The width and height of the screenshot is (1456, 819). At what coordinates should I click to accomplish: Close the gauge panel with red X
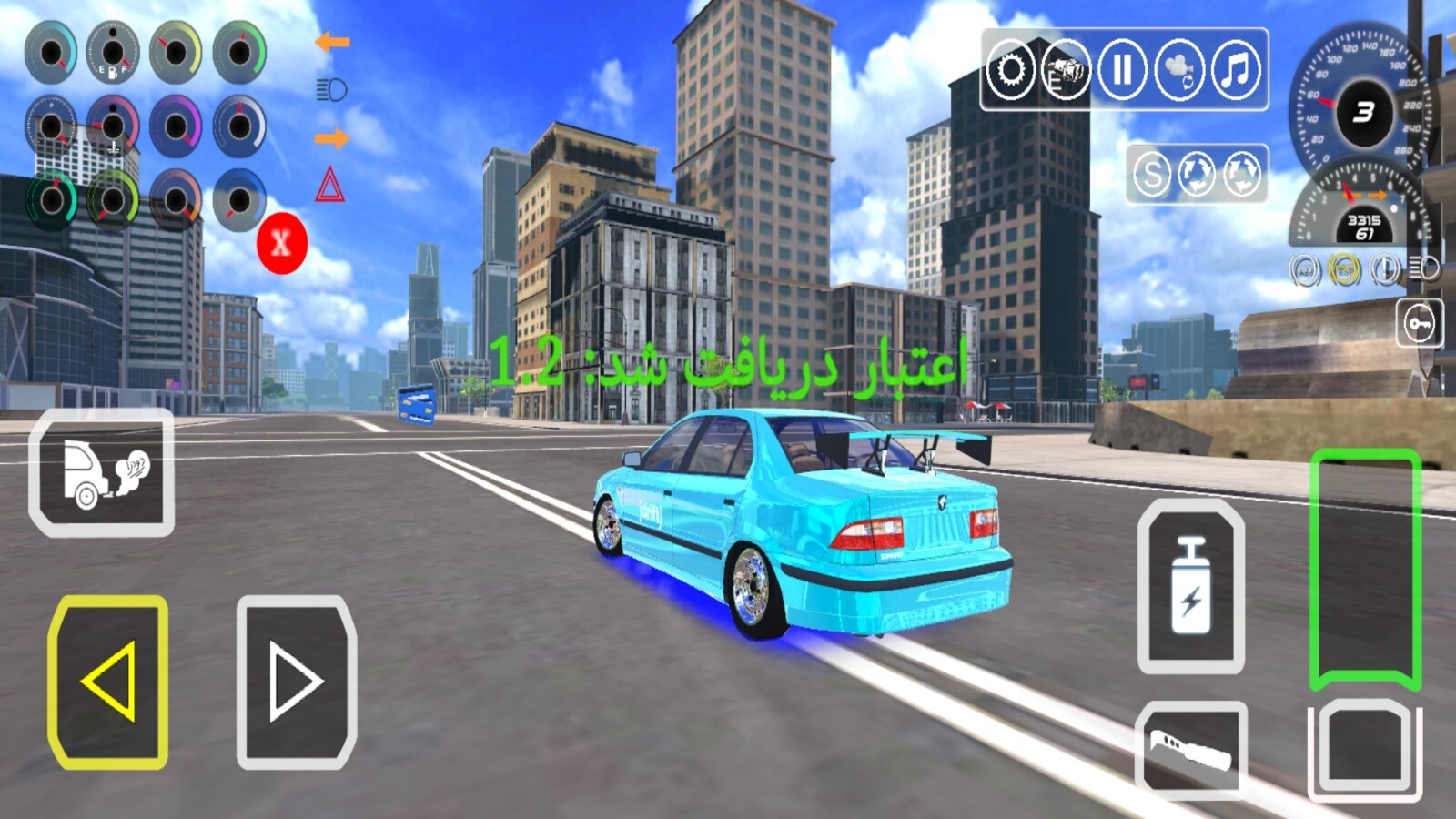point(282,243)
